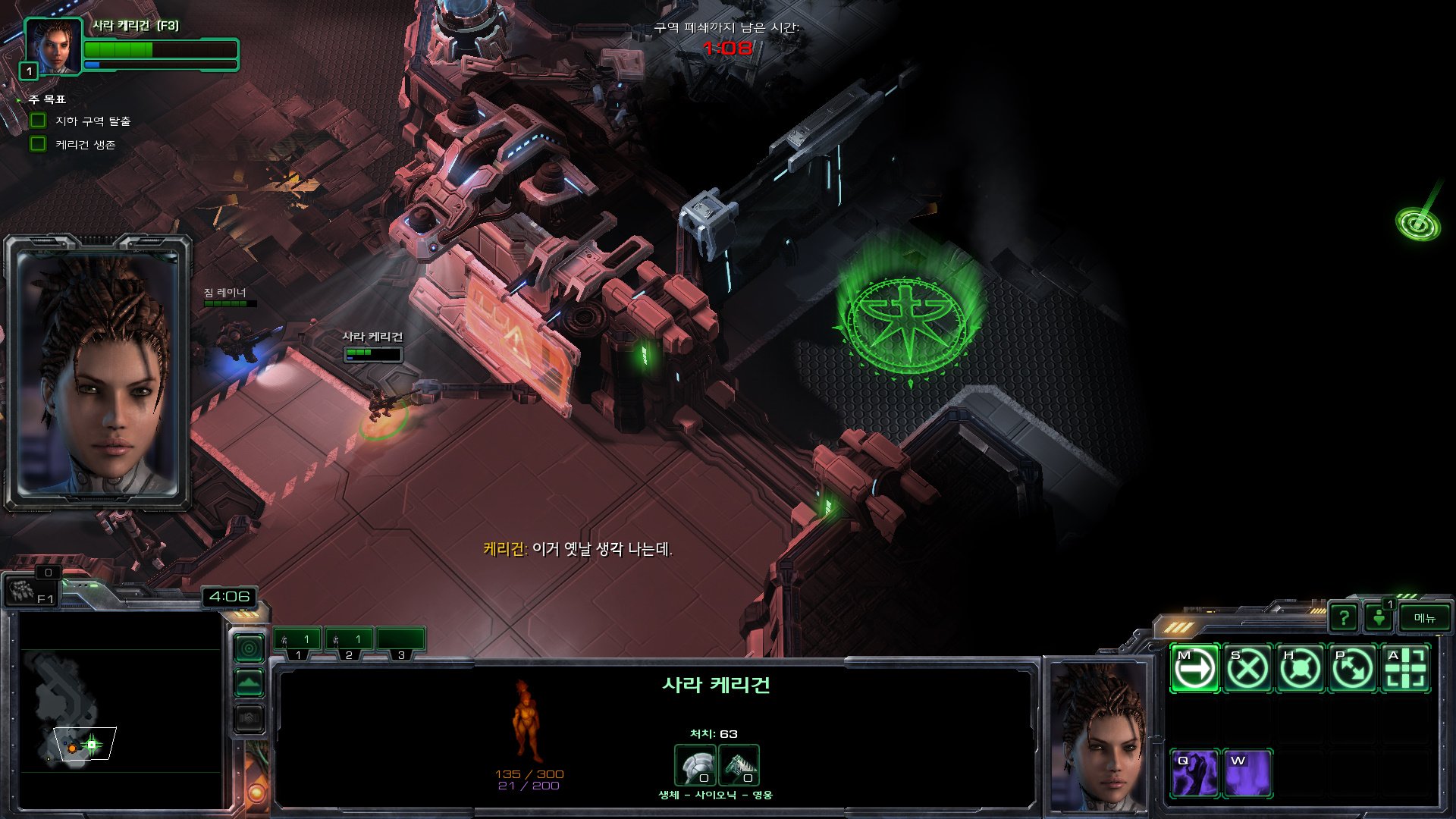
Task: Activate the Attack command
Action: (1406, 669)
